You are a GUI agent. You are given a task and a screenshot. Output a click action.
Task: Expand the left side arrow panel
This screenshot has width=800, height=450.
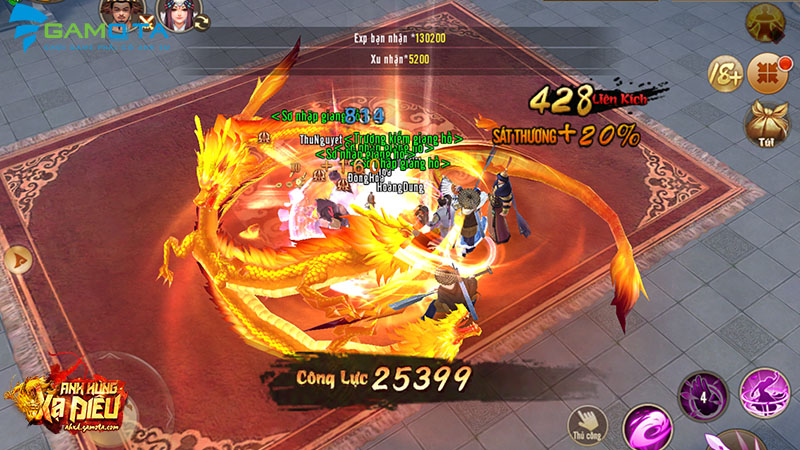pyautogui.click(x=17, y=260)
